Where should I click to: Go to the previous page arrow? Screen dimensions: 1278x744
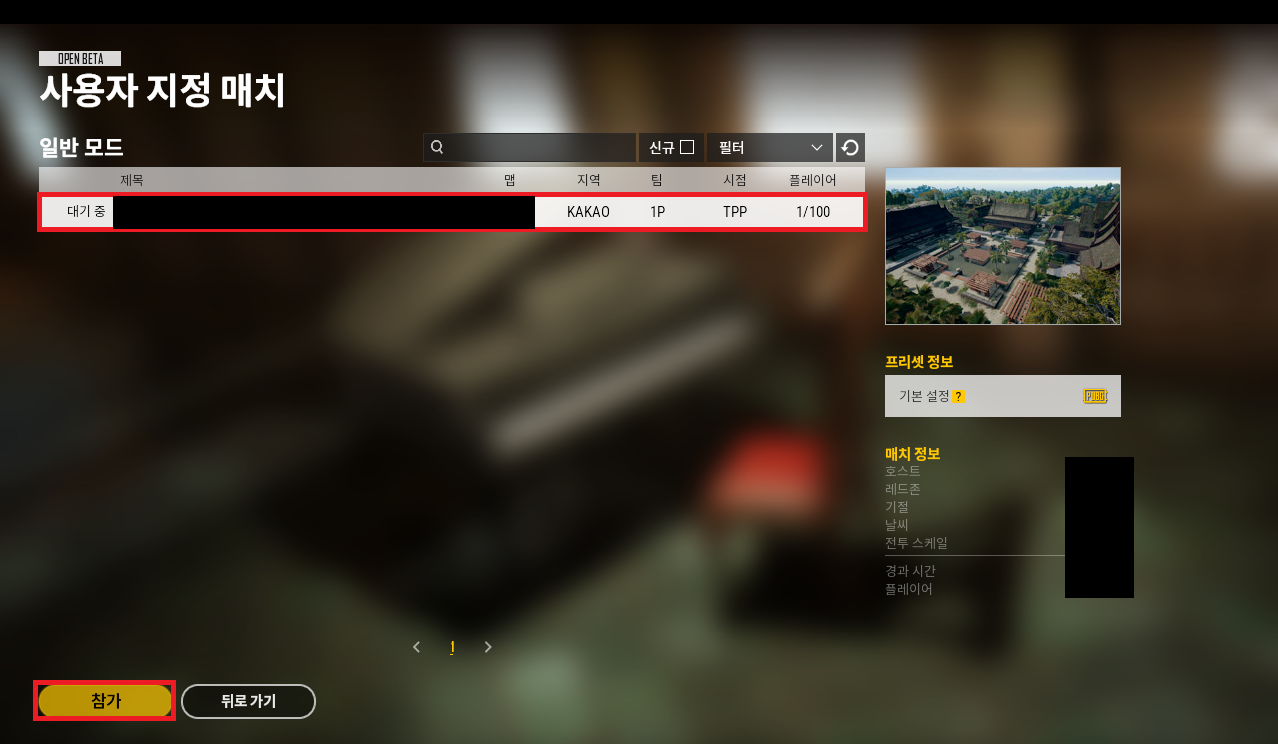click(417, 647)
